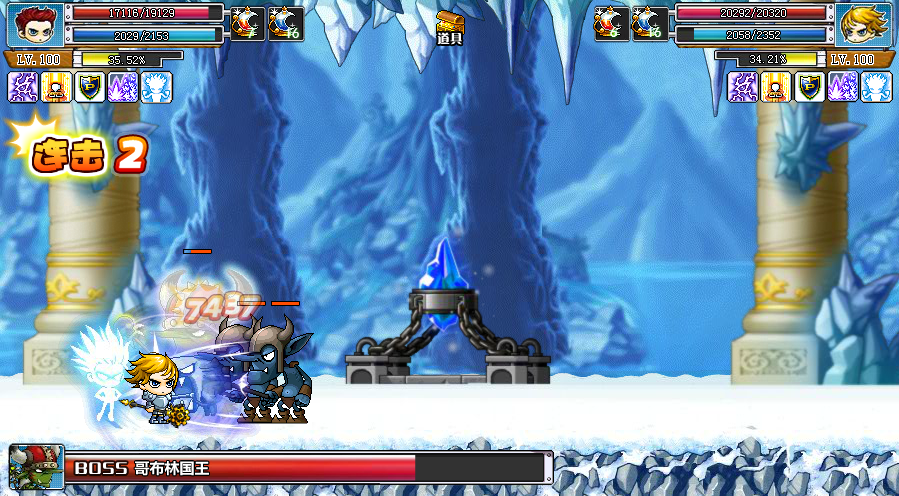Cast blonde player's white ice spirit skill
Viewport: 899px width, 496px height.
click(x=875, y=87)
